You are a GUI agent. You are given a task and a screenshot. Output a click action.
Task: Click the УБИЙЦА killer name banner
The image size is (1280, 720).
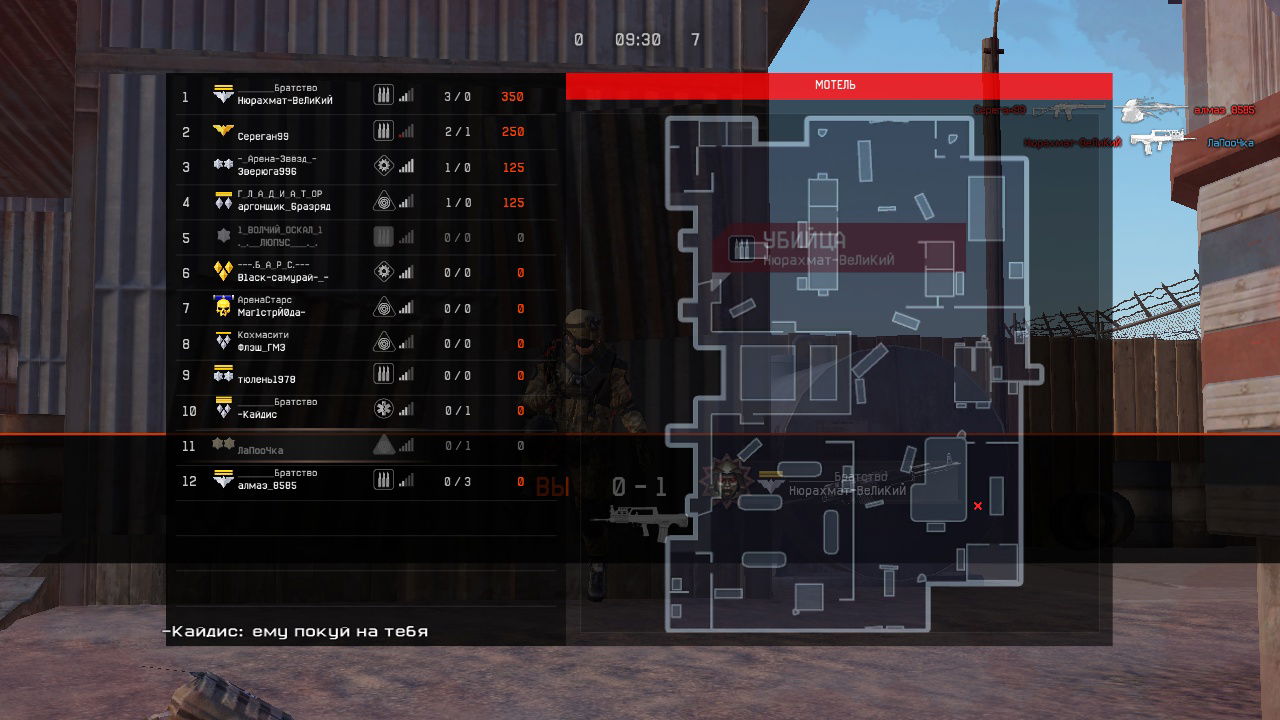tap(838, 248)
